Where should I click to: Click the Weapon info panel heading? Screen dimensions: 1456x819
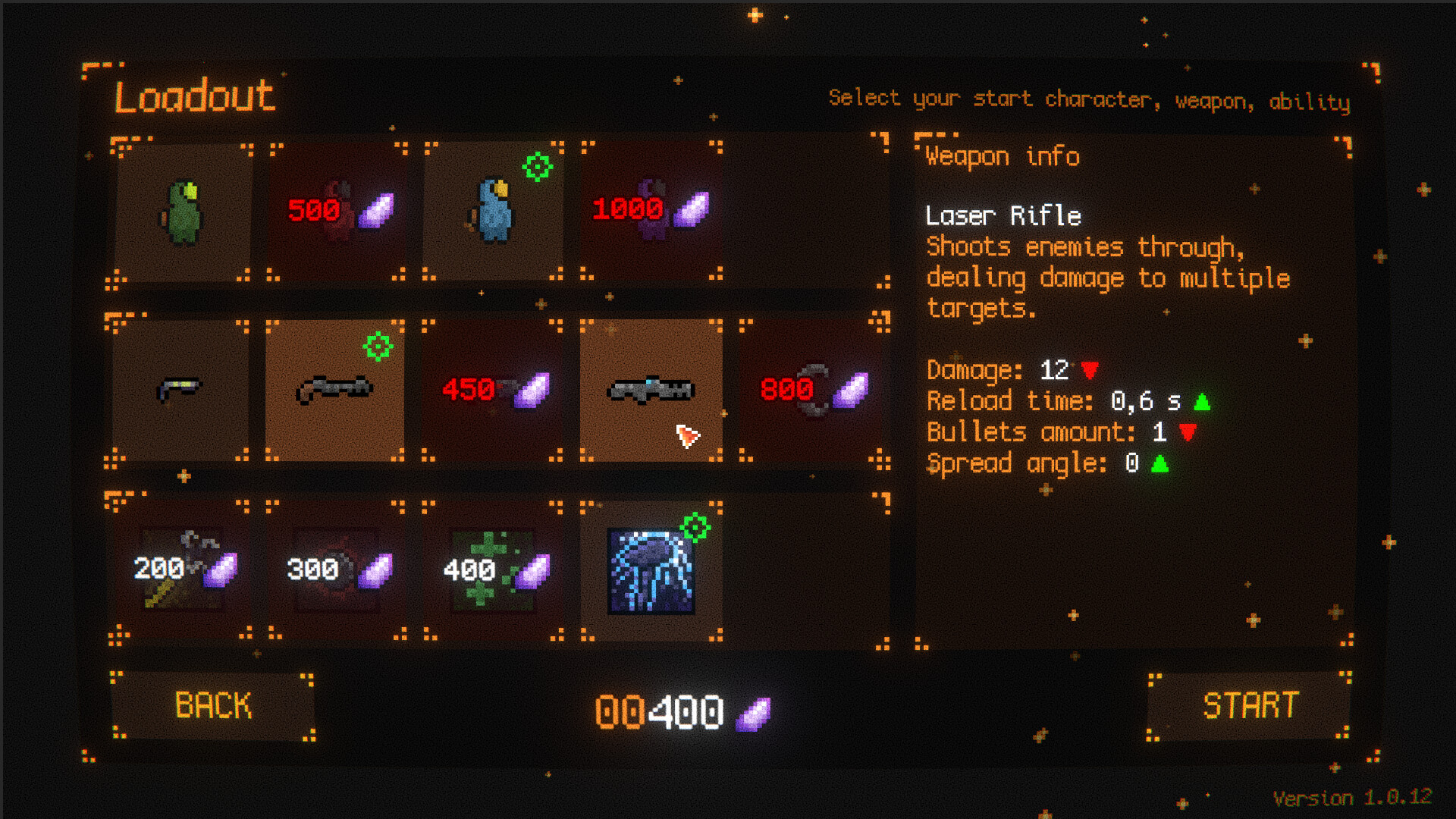tap(1002, 155)
